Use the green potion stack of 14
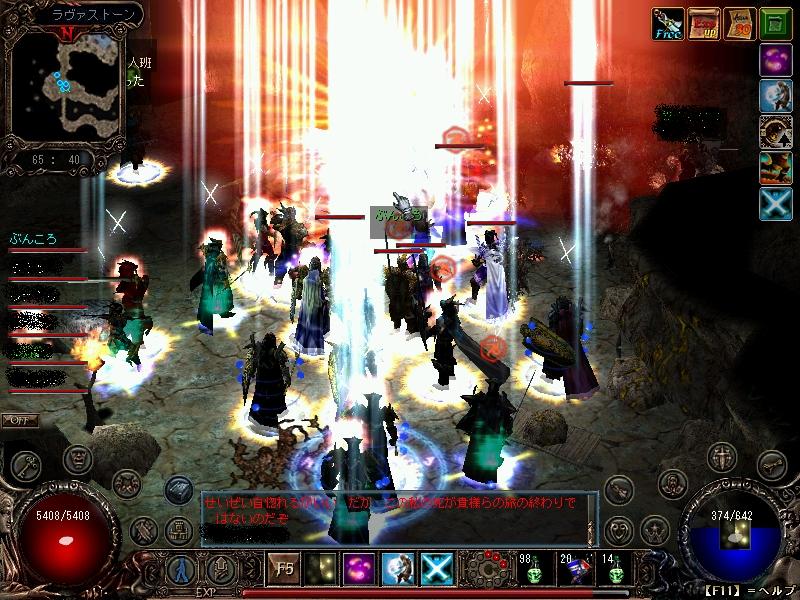This screenshot has height=600, width=800. point(613,570)
